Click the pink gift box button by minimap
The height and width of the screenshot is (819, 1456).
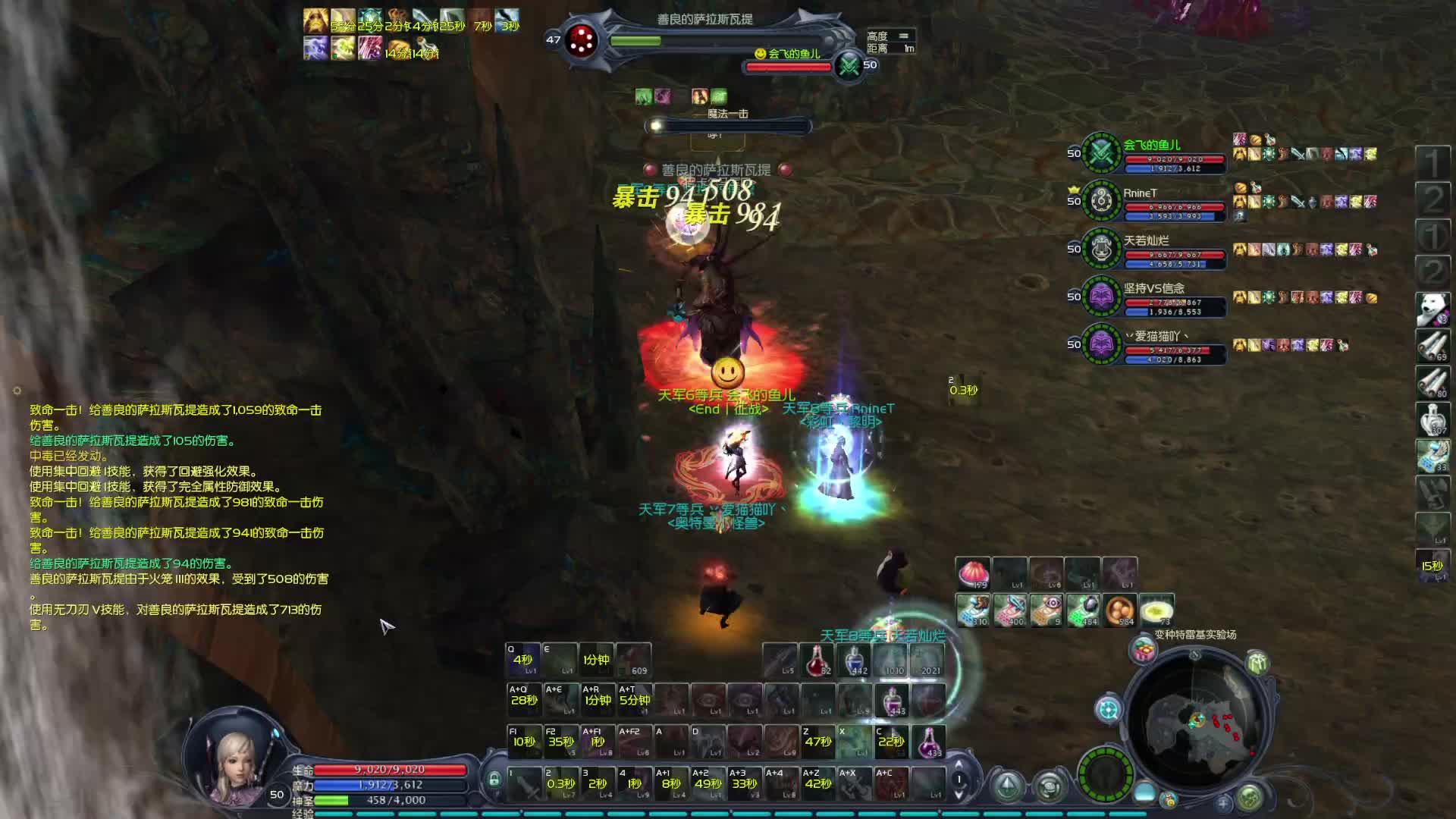coord(1143,650)
